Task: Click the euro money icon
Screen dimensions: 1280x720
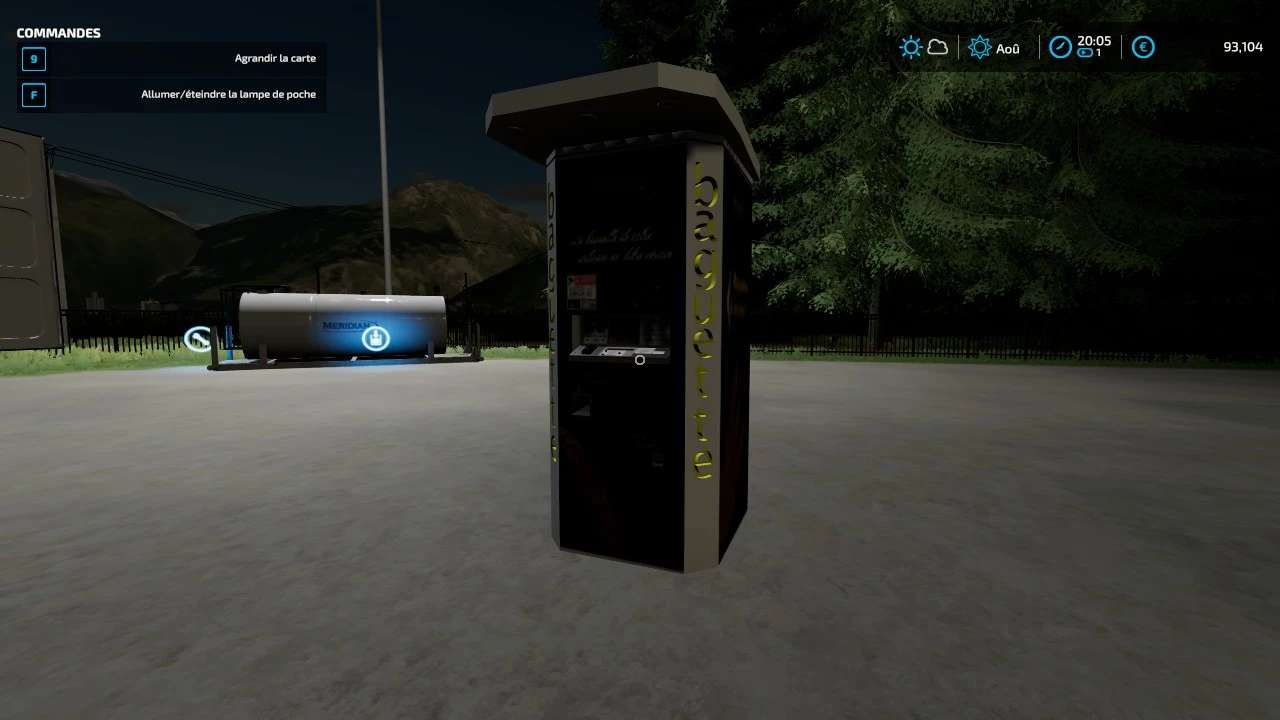Action: [1143, 47]
